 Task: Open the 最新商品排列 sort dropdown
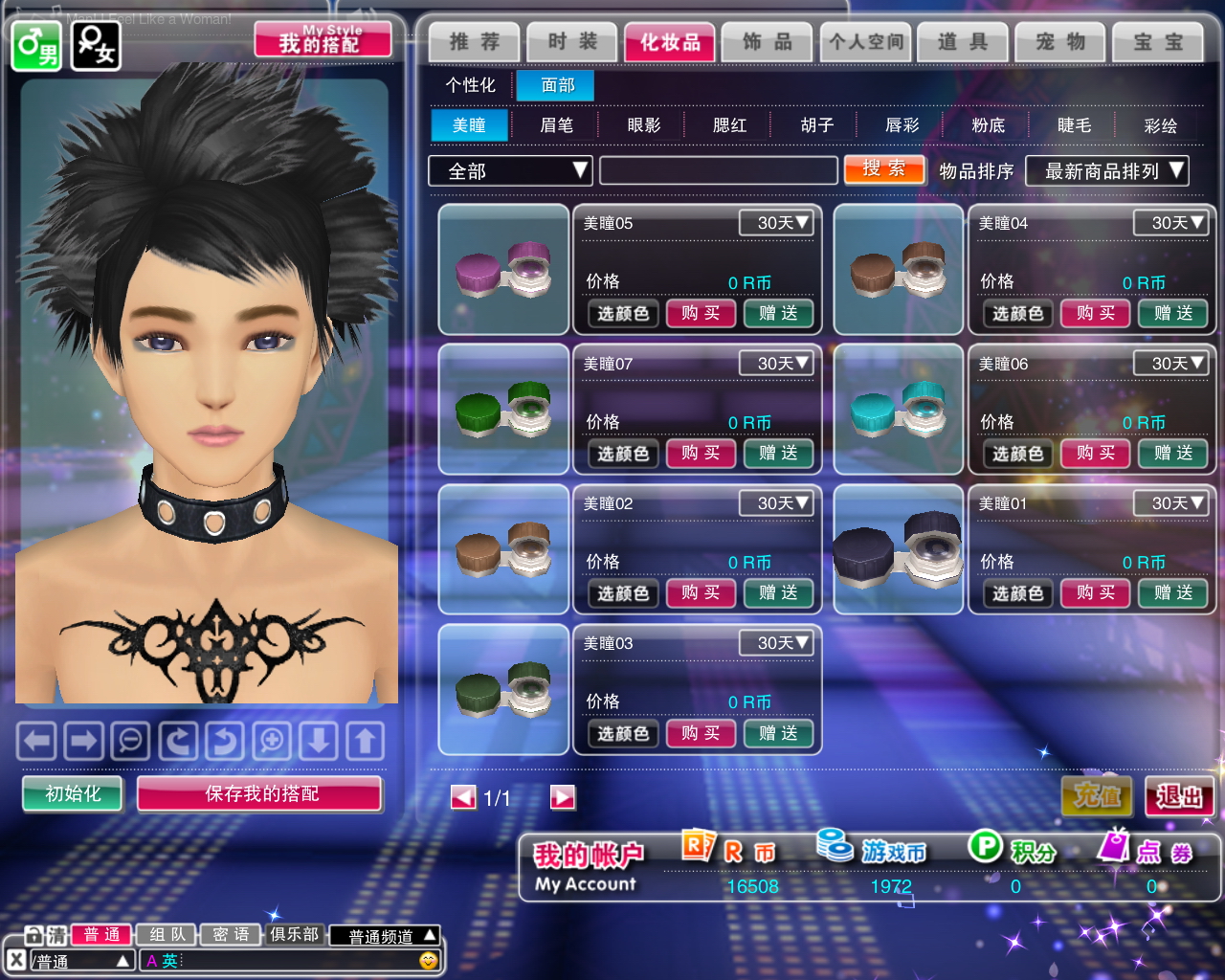pyautogui.click(x=1106, y=171)
